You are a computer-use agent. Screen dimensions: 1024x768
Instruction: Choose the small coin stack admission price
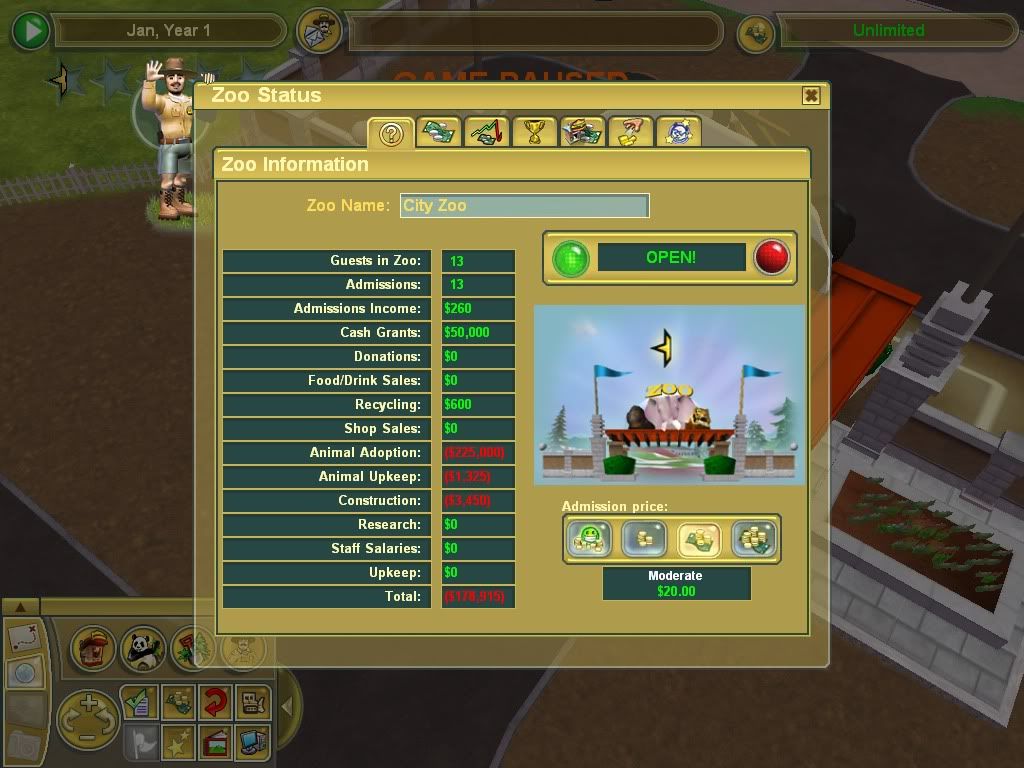pyautogui.click(x=643, y=540)
